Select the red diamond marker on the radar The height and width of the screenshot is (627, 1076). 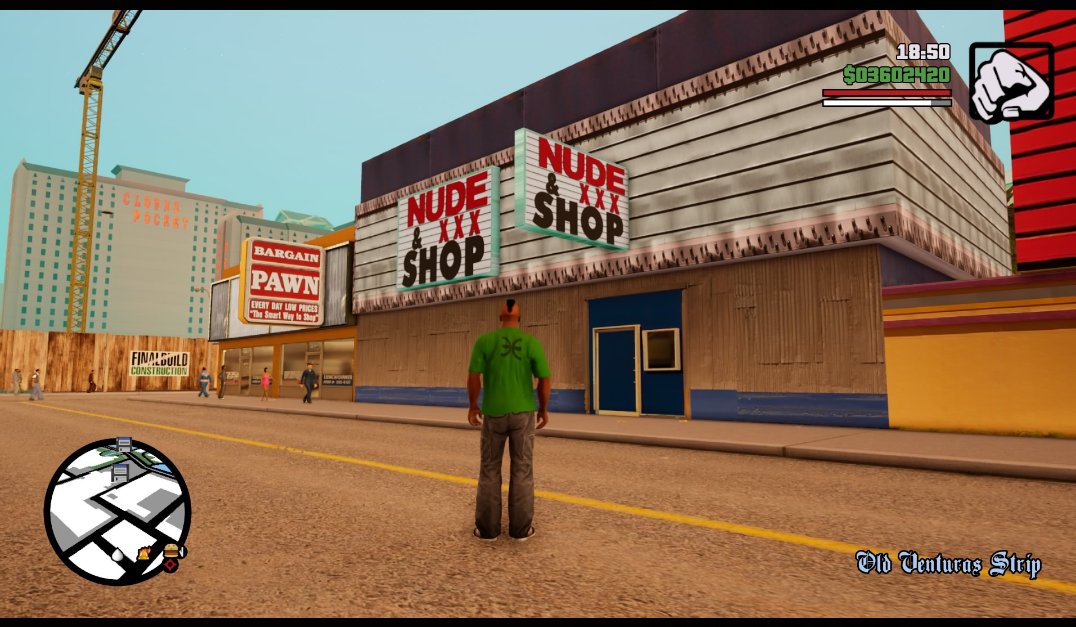[170, 565]
